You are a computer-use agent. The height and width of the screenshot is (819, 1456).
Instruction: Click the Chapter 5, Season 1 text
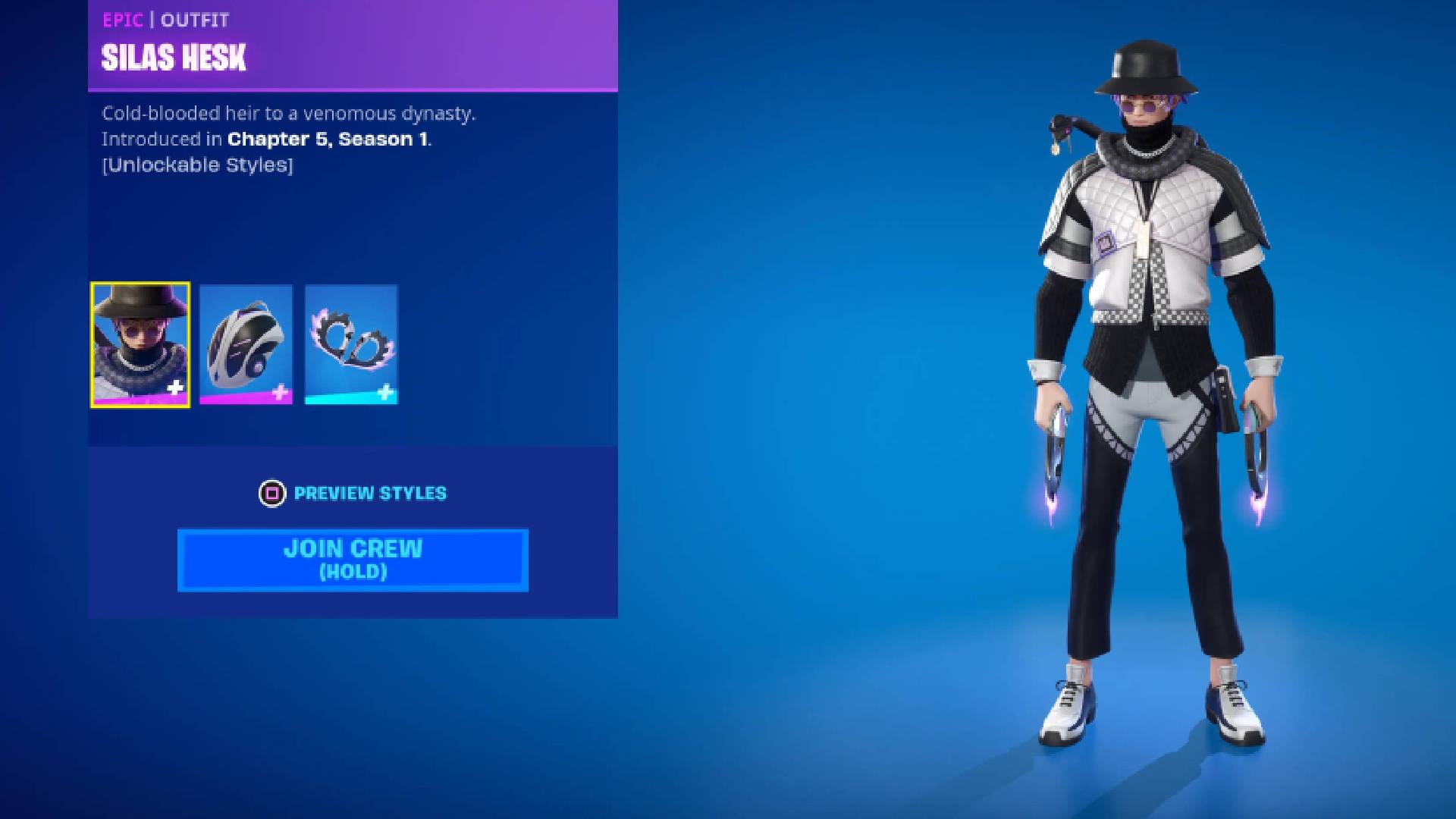[x=330, y=139]
